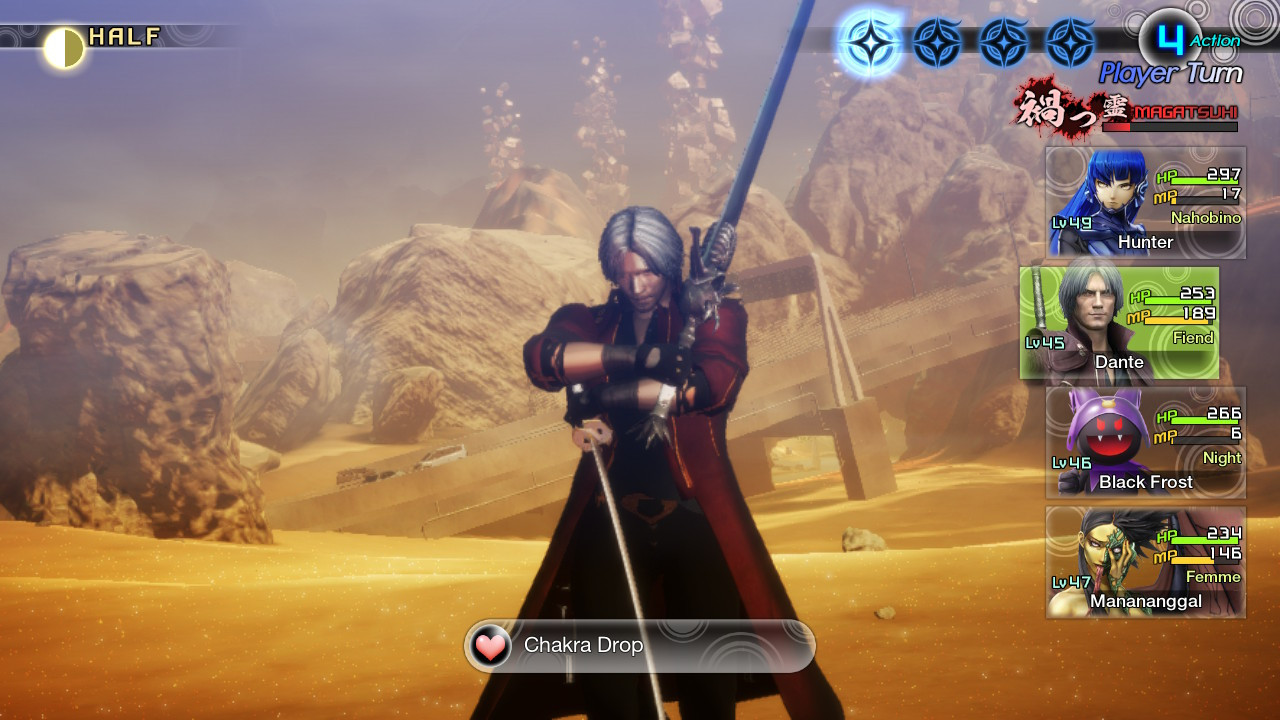Toggle Manananggal's Femme status card
The width and height of the screenshot is (1280, 720).
tap(1145, 562)
